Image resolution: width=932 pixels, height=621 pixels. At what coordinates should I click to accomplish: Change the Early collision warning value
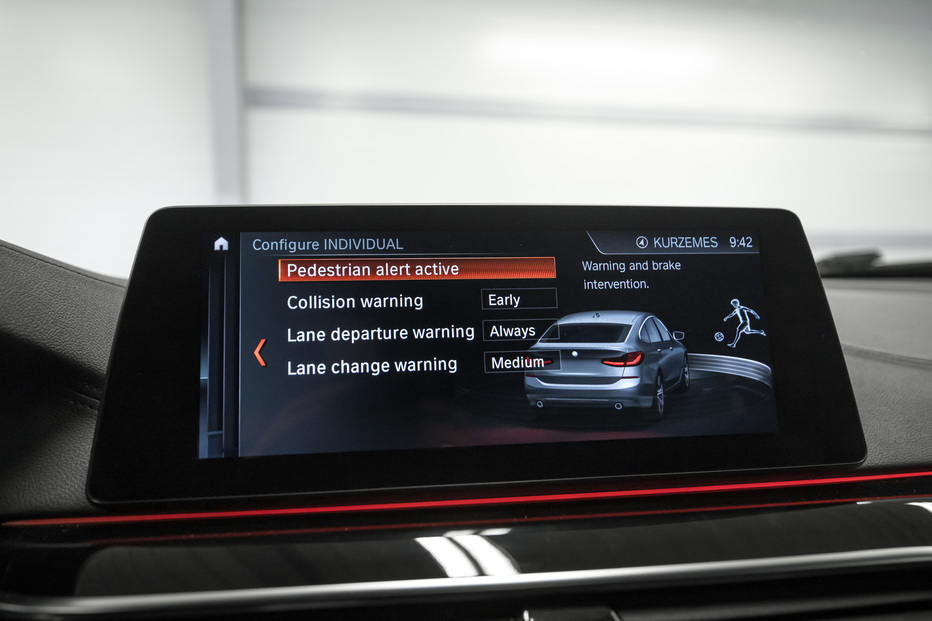point(518,299)
